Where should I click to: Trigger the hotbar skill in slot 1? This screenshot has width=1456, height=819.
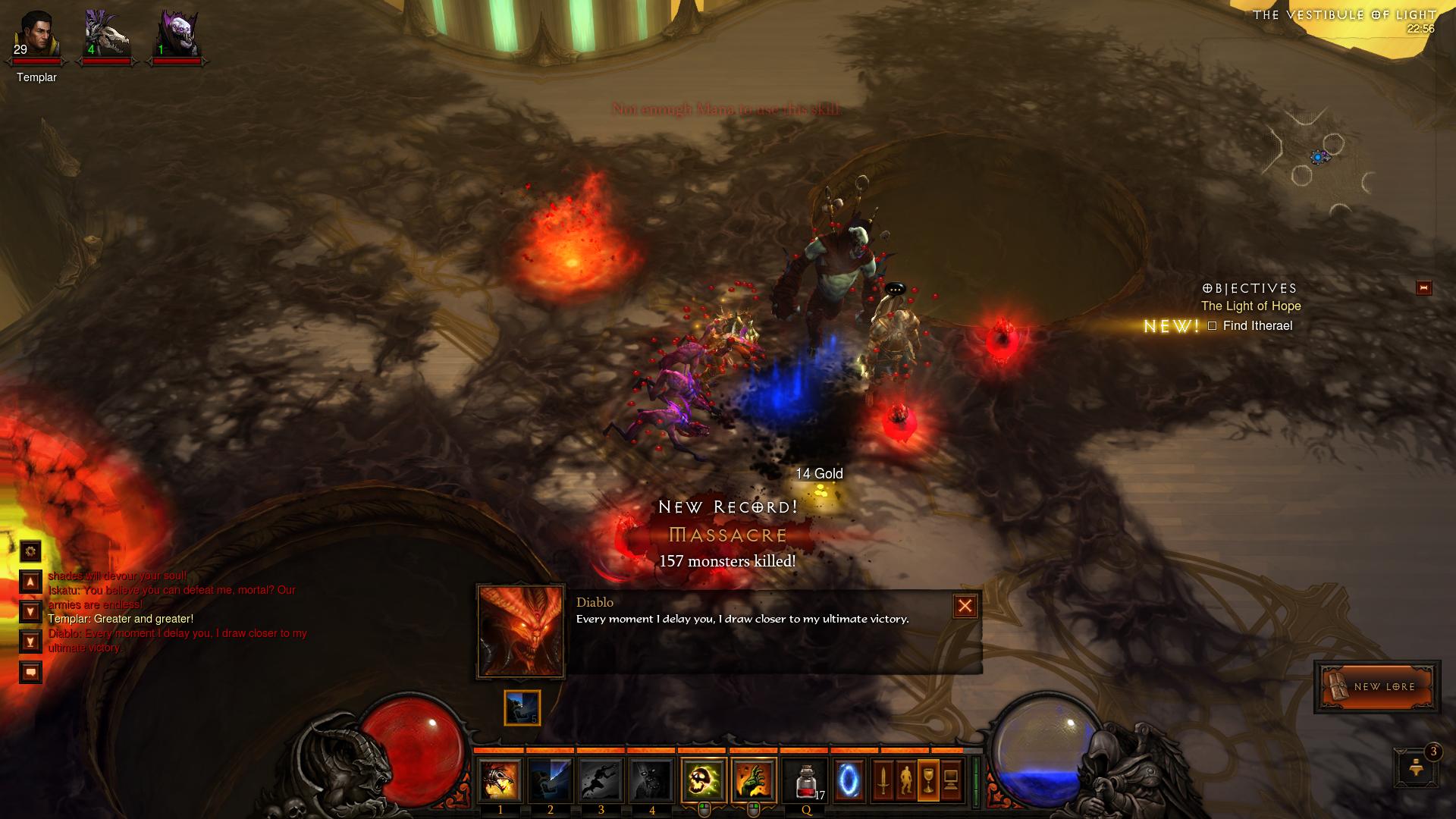[500, 780]
